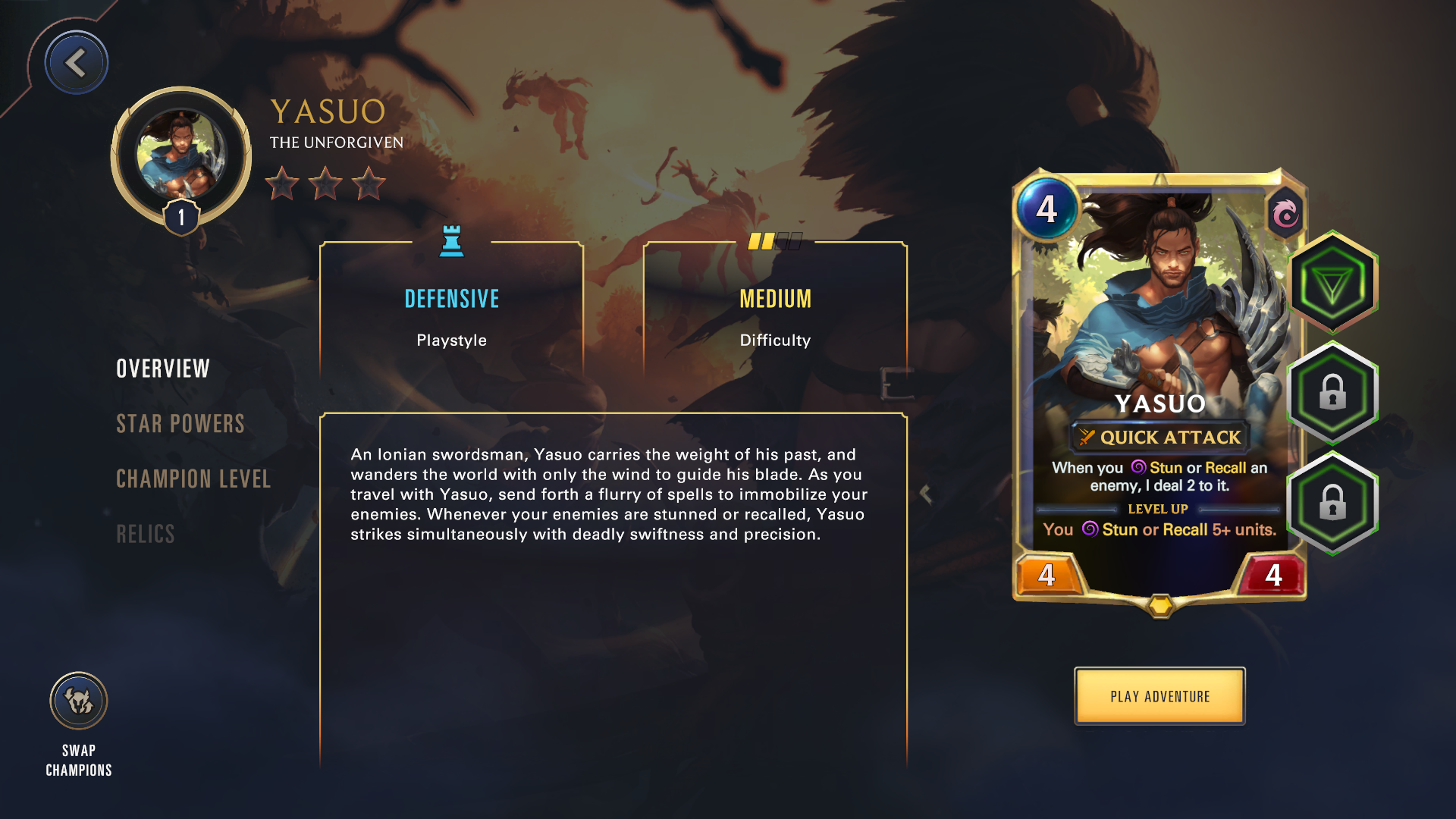Switch to the Star Powers tab
The height and width of the screenshot is (819, 1456).
coord(180,424)
